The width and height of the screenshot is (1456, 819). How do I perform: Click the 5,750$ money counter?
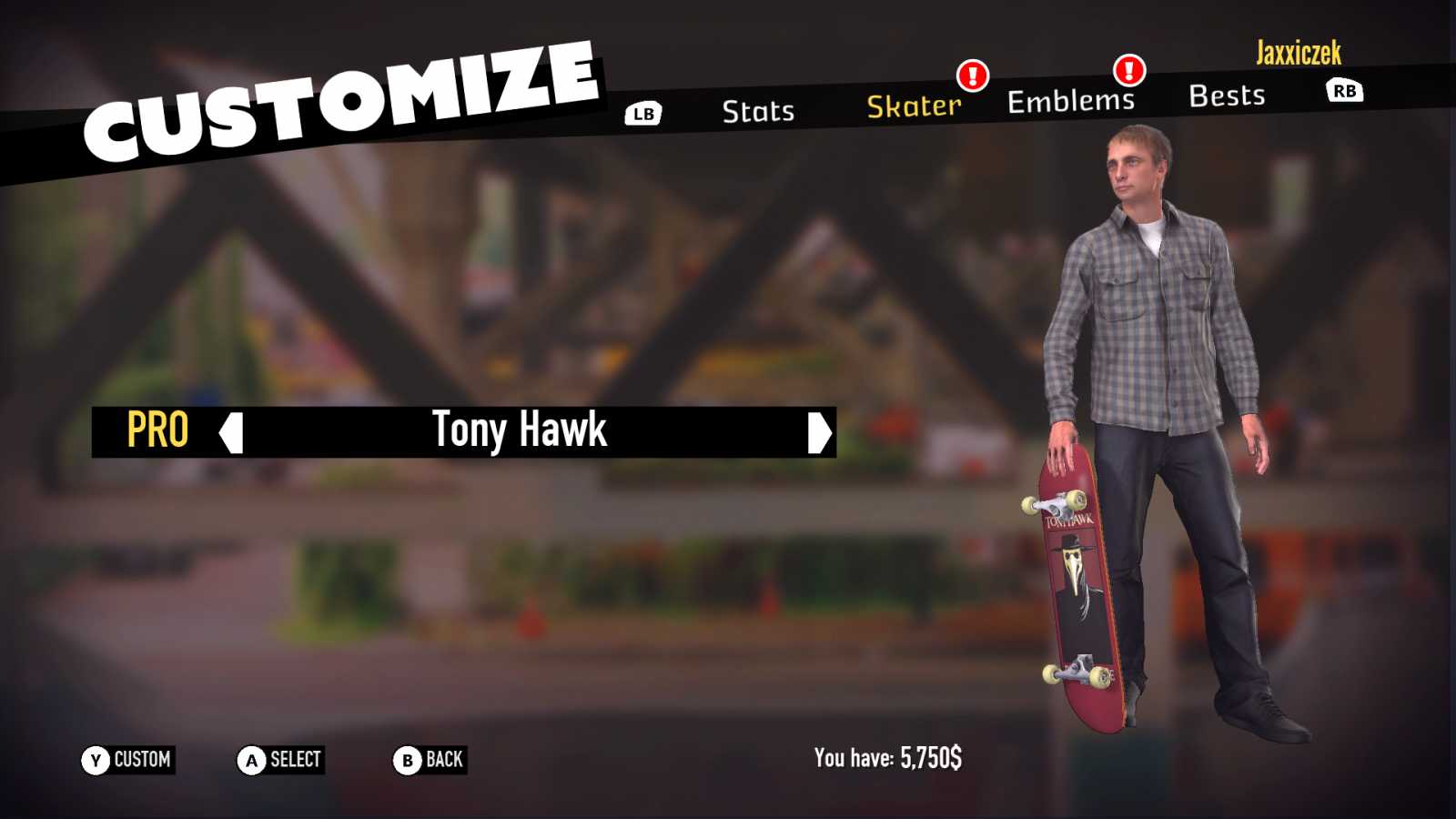(x=930, y=755)
